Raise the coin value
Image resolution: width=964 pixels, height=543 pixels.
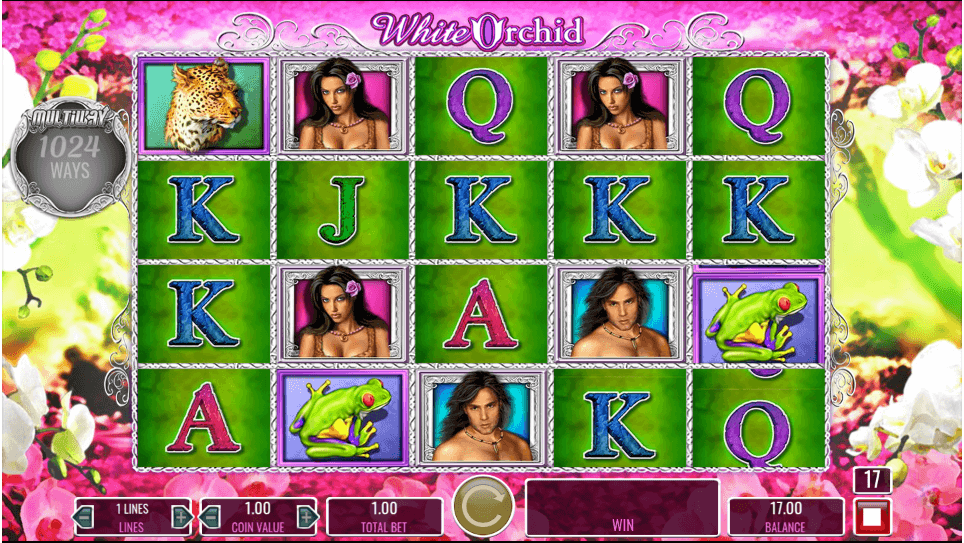(x=307, y=517)
